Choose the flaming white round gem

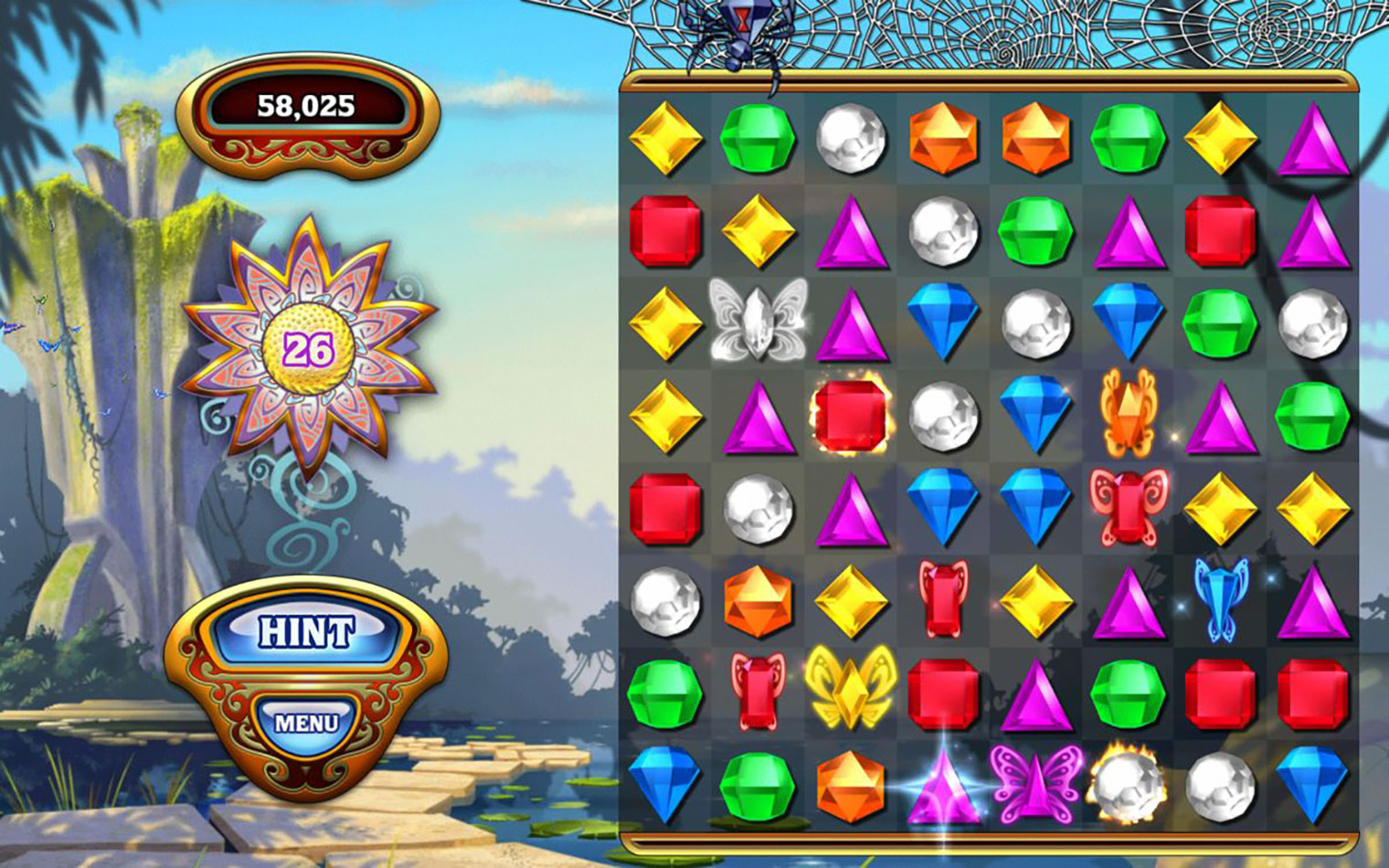click(1128, 783)
